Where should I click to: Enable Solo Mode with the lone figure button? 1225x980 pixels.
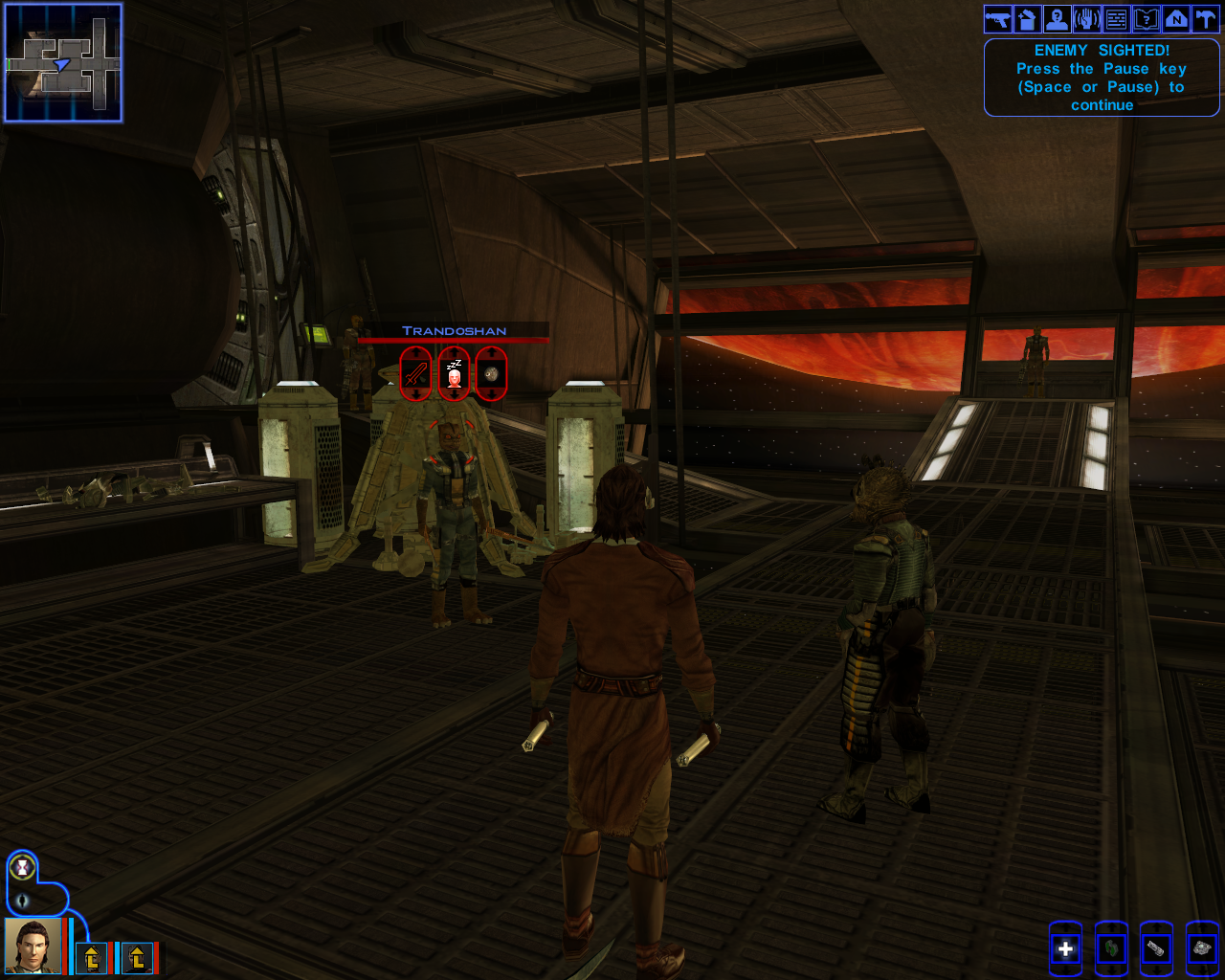click(22, 901)
